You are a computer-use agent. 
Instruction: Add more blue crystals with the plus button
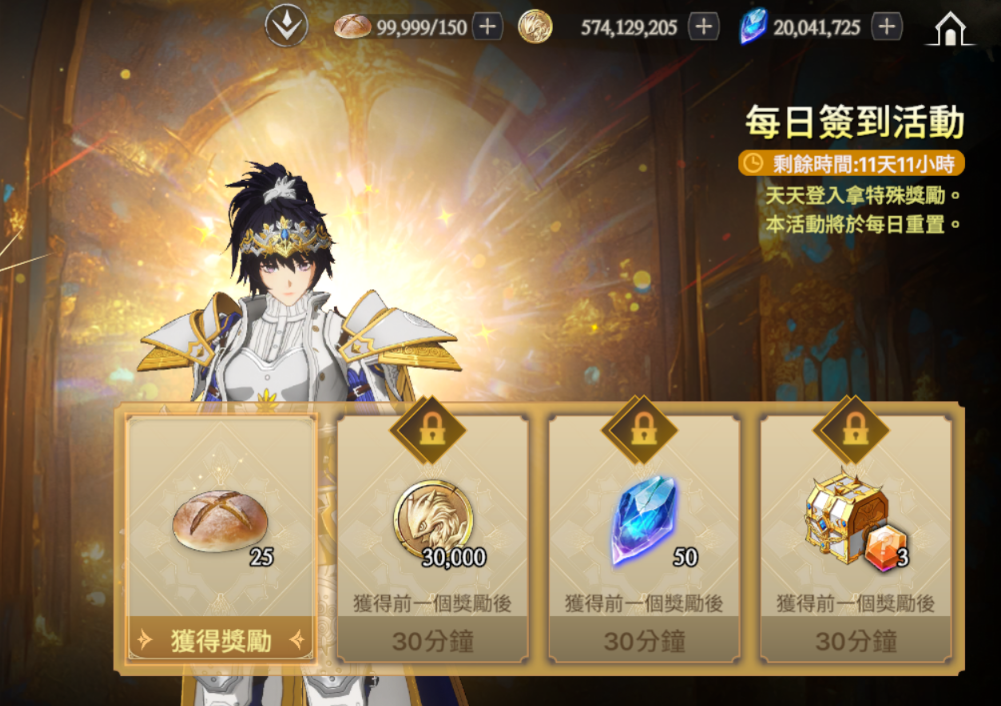886,27
